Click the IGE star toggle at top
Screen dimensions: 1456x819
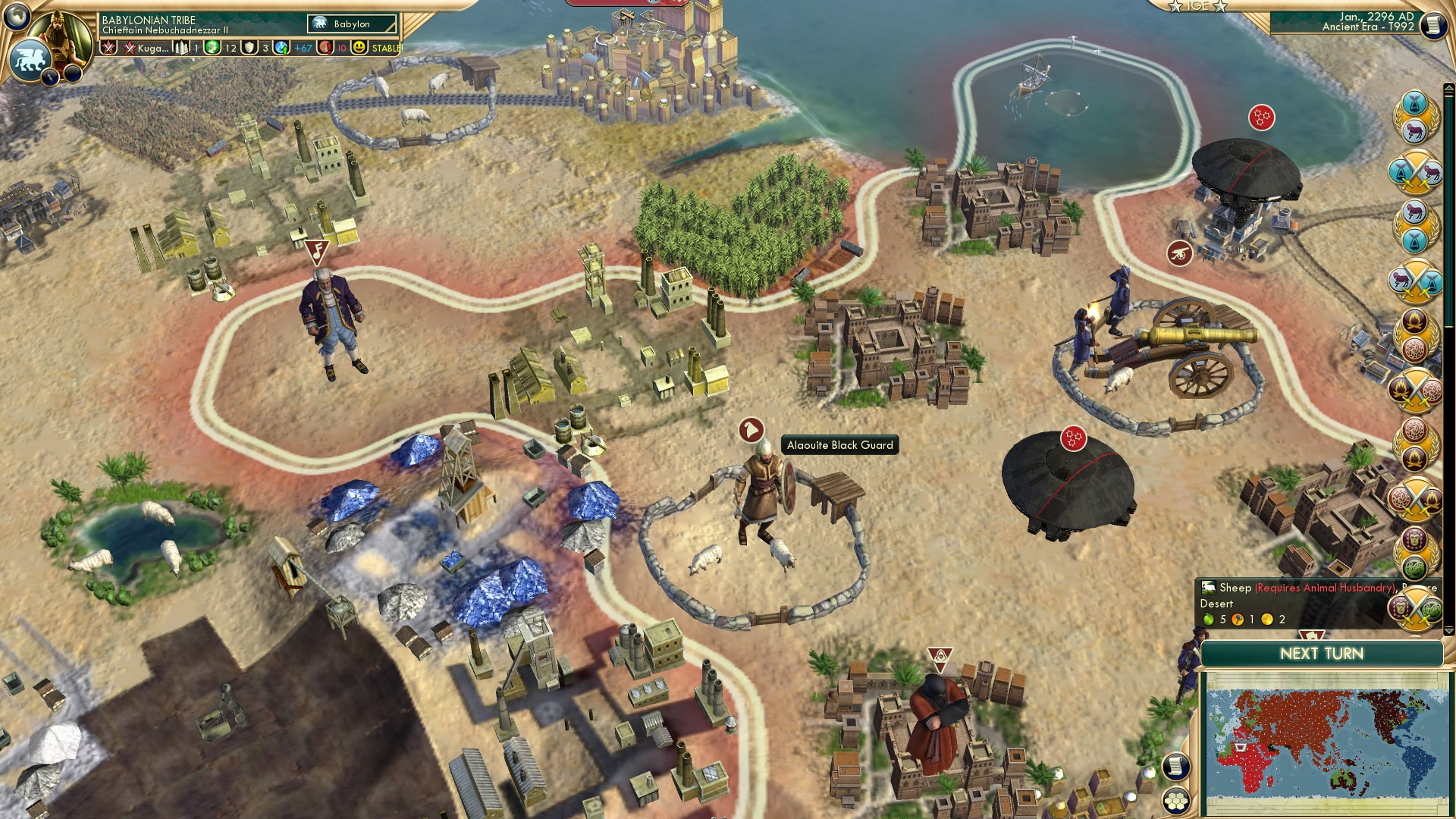(1197, 8)
